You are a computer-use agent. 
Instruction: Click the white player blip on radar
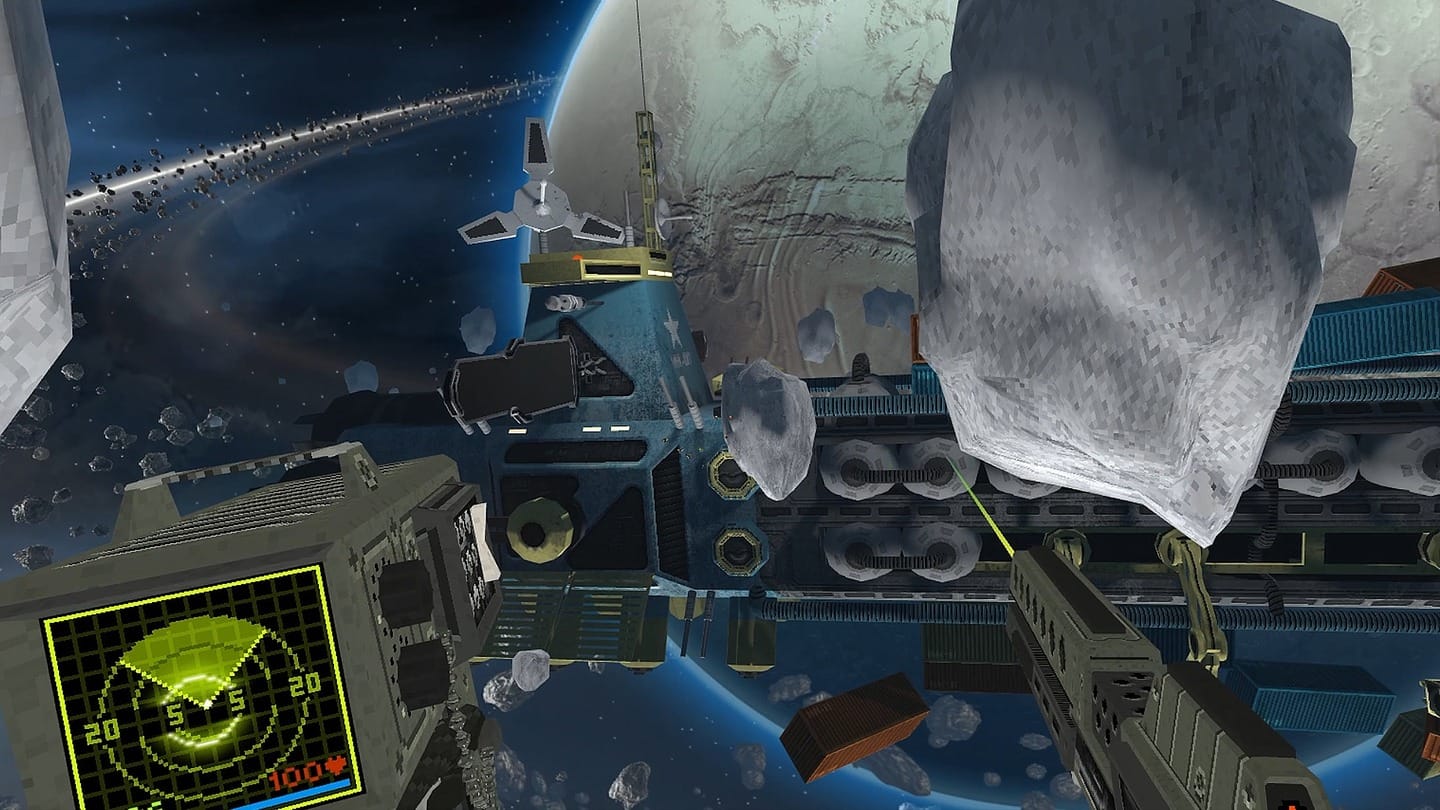click(207, 705)
